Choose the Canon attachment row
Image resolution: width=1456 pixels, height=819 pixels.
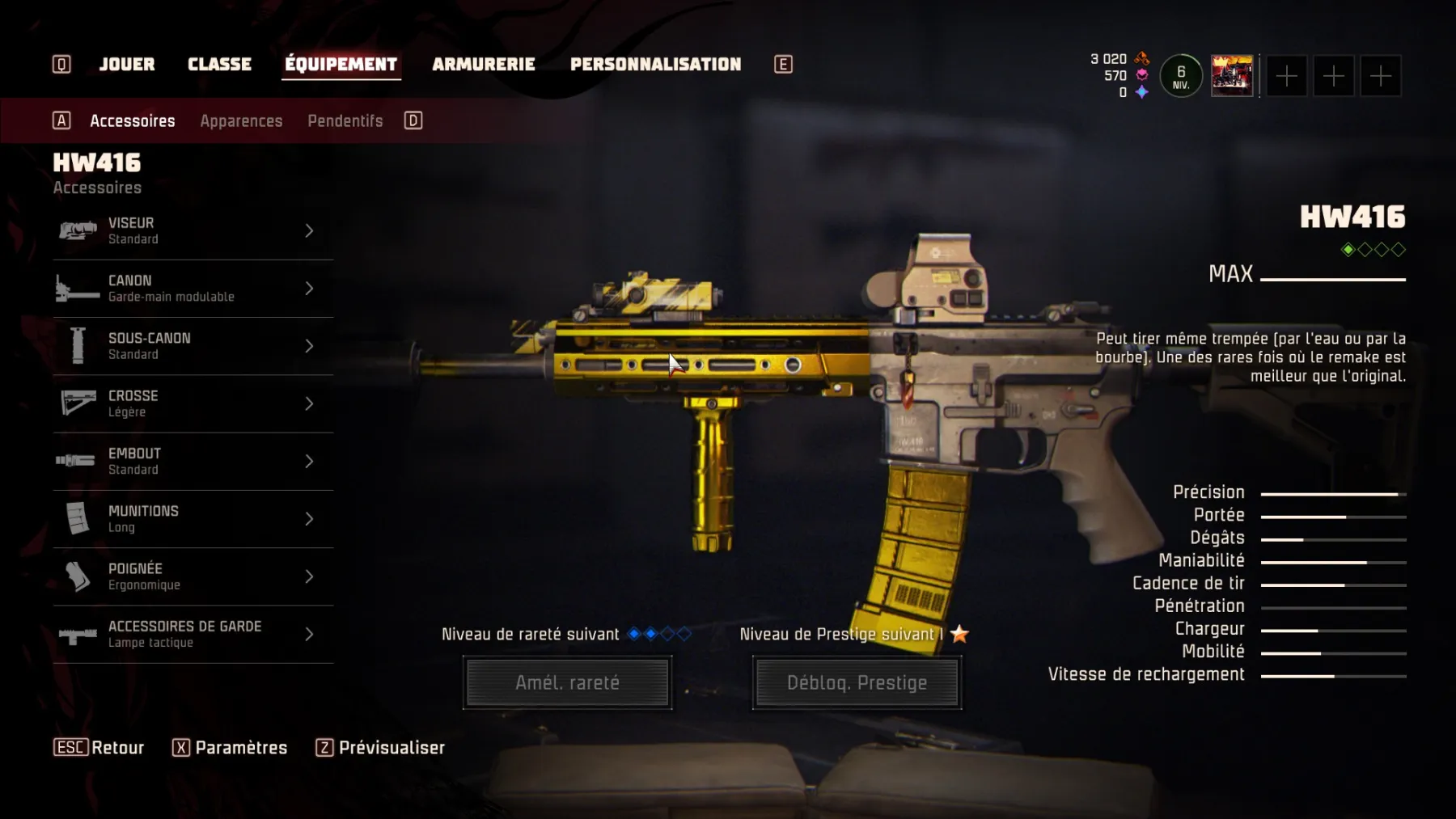point(193,289)
